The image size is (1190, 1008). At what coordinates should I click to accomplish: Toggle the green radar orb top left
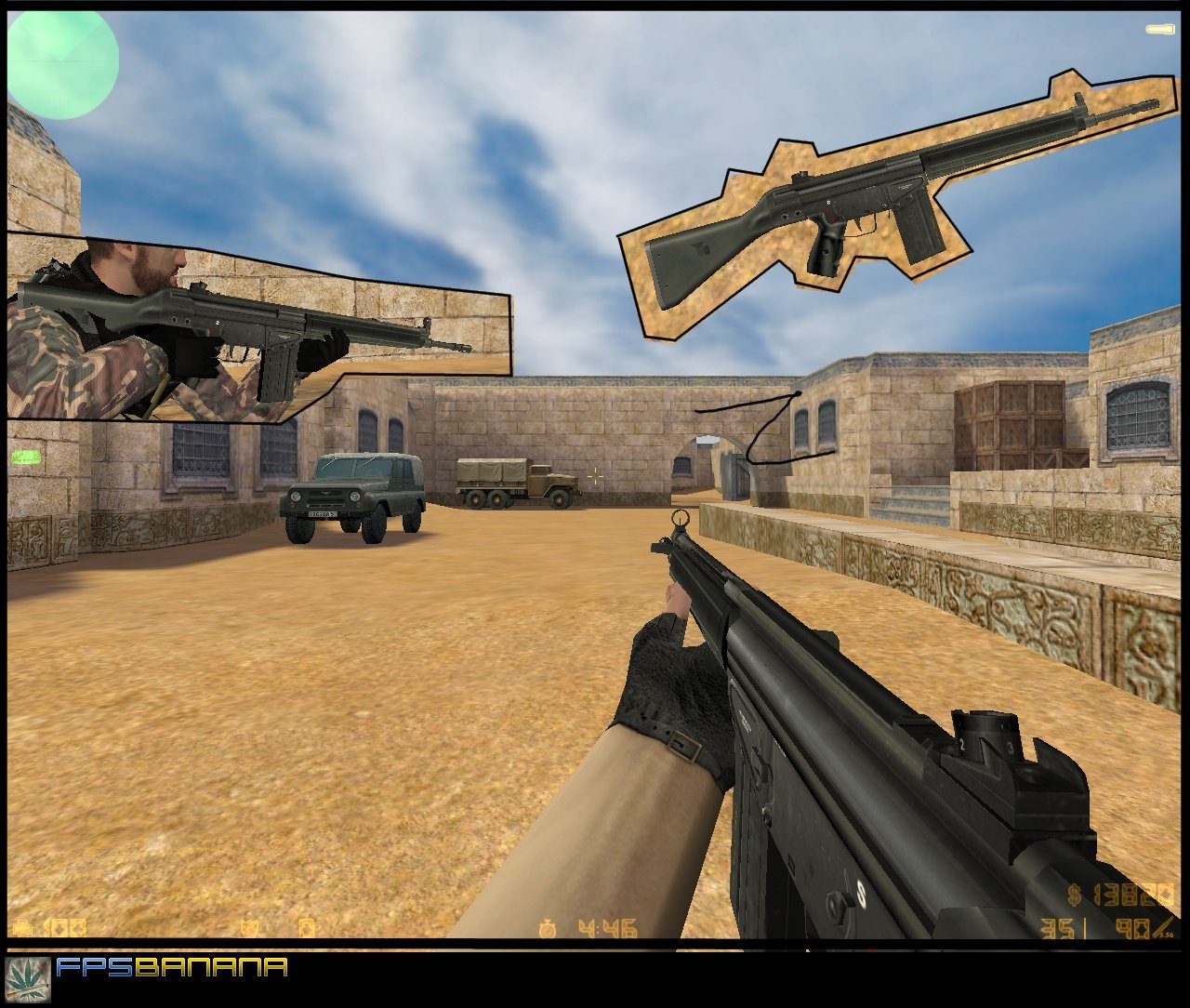(x=62, y=60)
